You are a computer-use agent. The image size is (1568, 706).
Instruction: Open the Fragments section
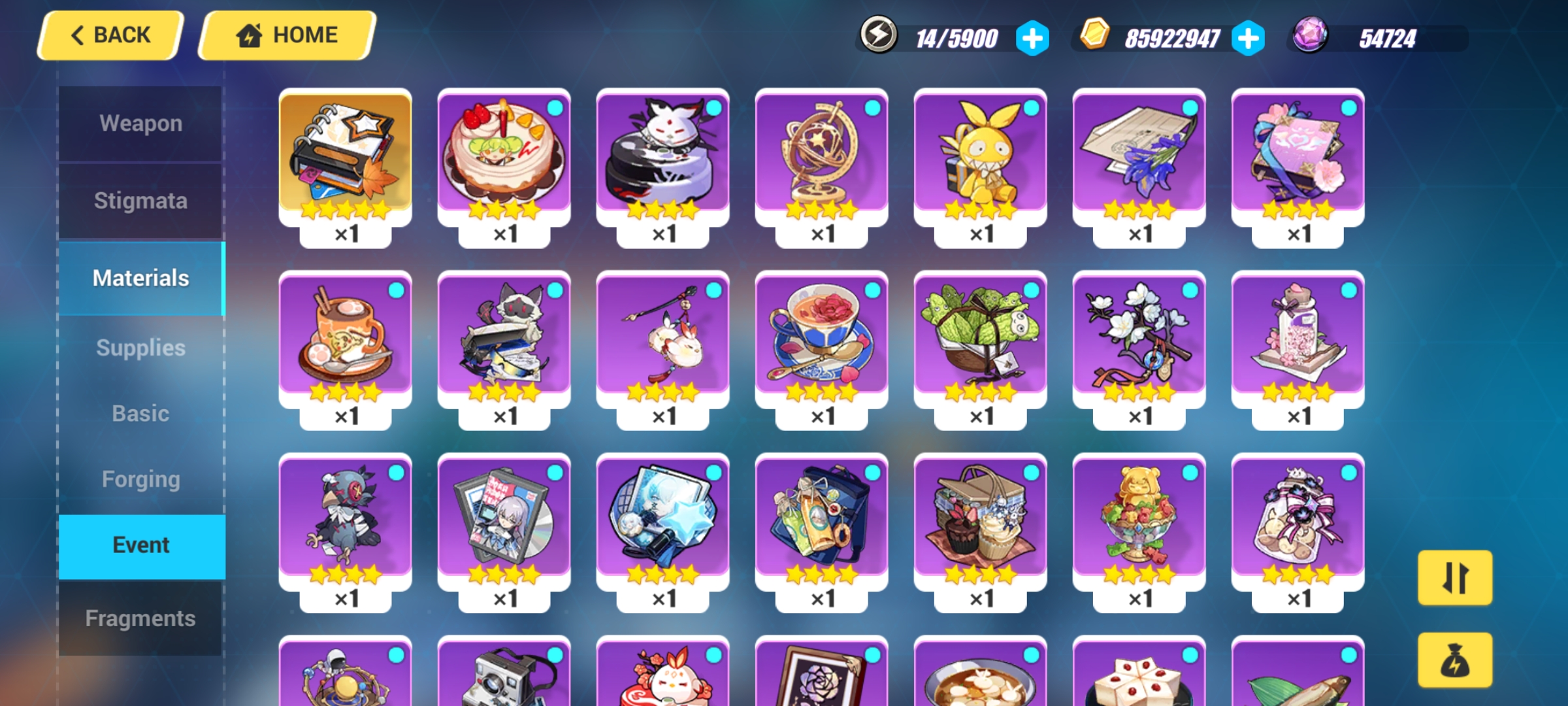pyautogui.click(x=140, y=617)
